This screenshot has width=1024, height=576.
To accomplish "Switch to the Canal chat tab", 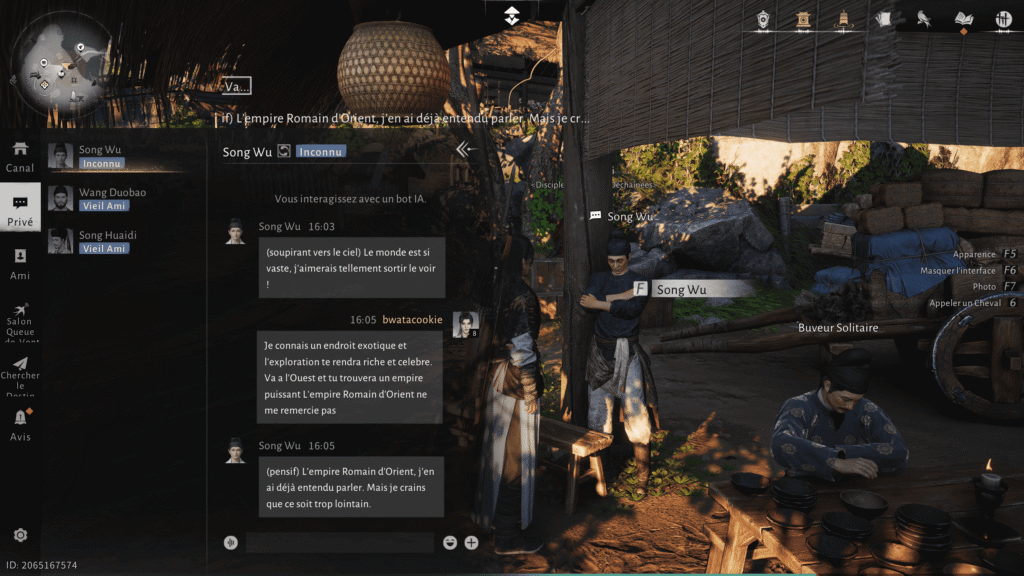I will click(20, 156).
